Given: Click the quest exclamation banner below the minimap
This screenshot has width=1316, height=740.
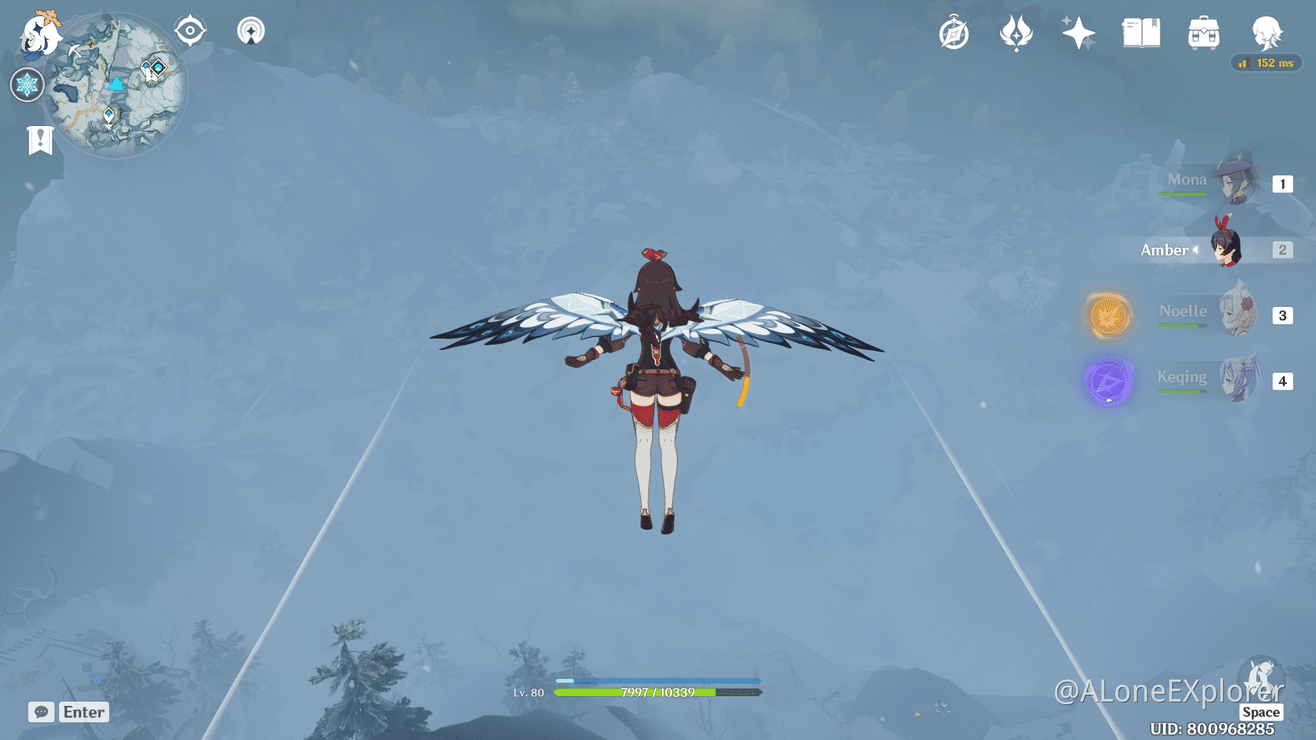Looking at the screenshot, I should pos(40,140).
